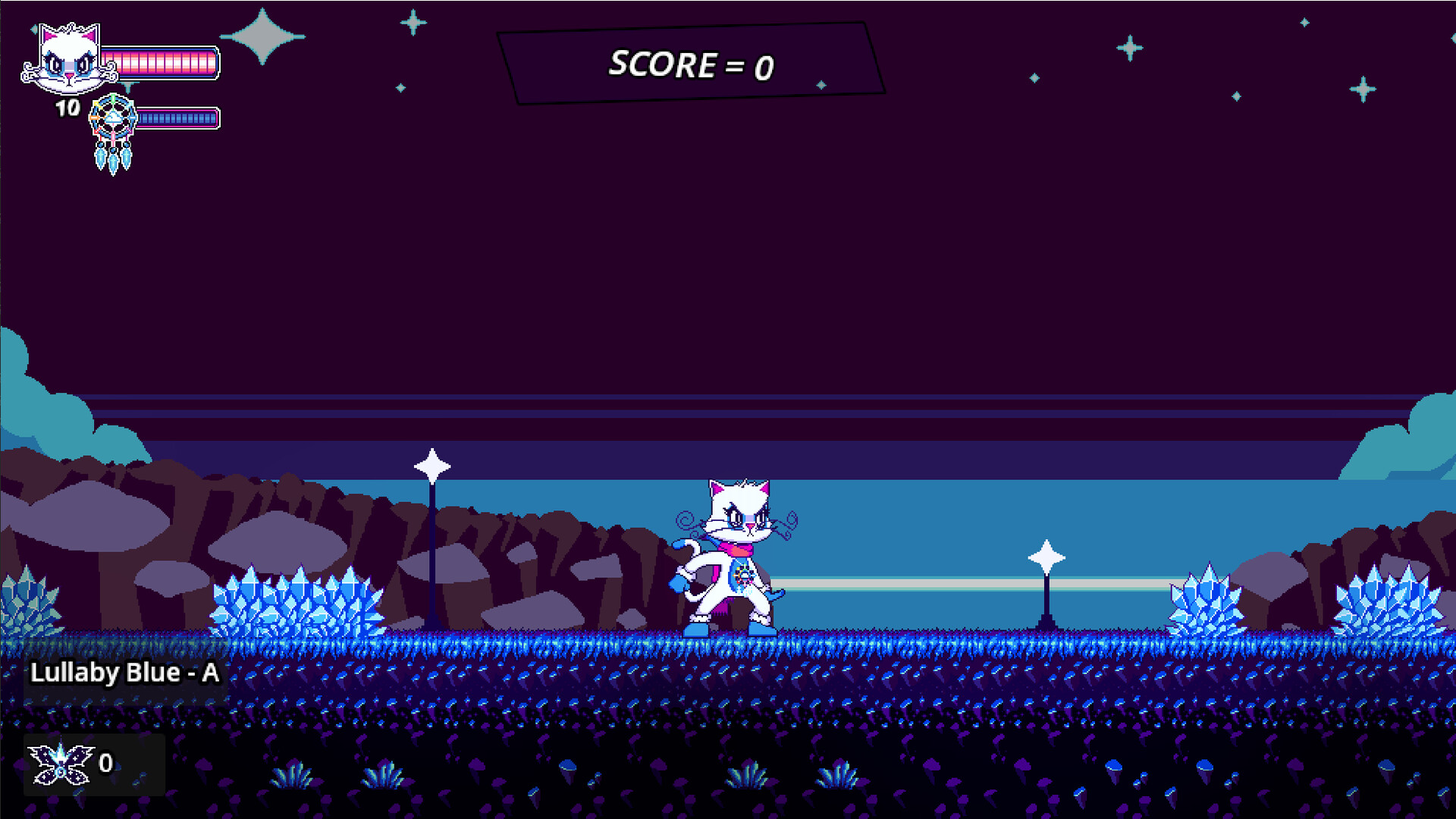The width and height of the screenshot is (1456, 819).
Task: Click the cloud symbol inside the dreamcatcher
Action: tap(112, 115)
